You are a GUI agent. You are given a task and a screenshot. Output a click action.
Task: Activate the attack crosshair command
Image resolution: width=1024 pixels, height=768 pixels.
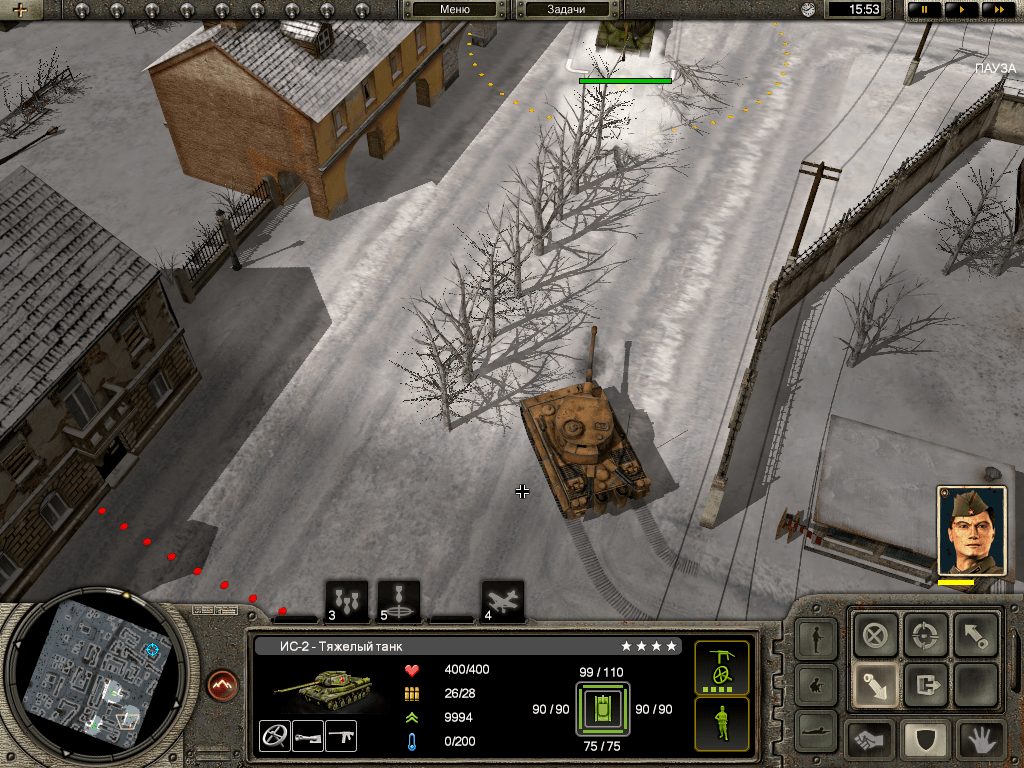(x=925, y=635)
